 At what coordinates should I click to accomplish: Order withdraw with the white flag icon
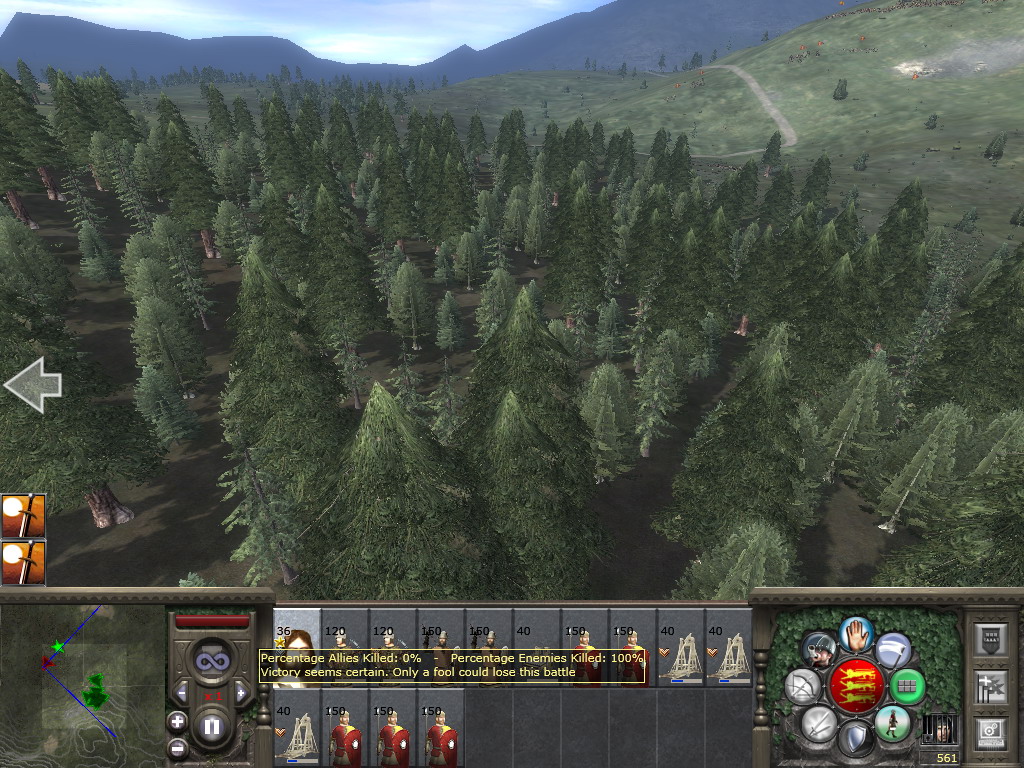pos(893,650)
